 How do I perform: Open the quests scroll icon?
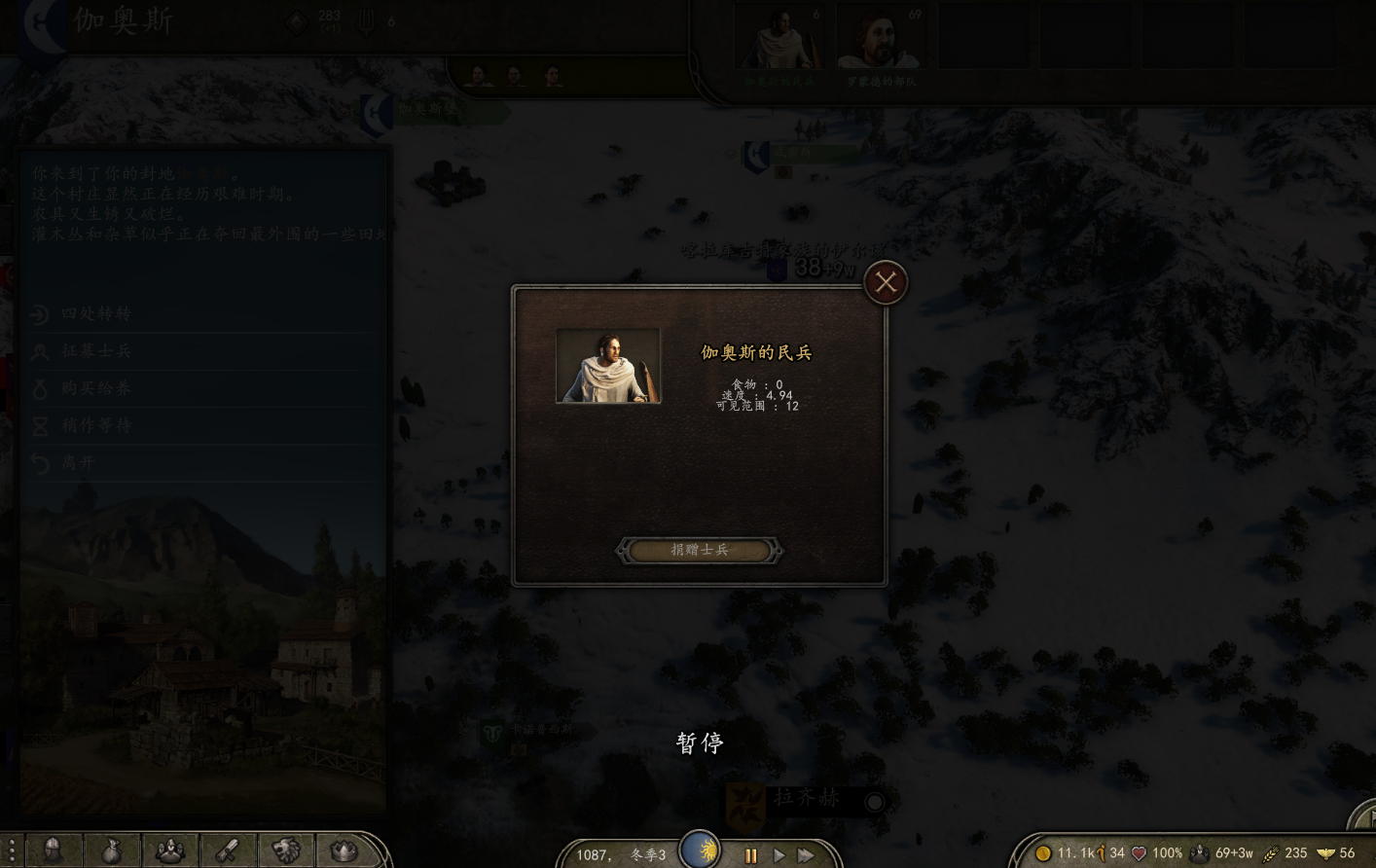pos(228,850)
